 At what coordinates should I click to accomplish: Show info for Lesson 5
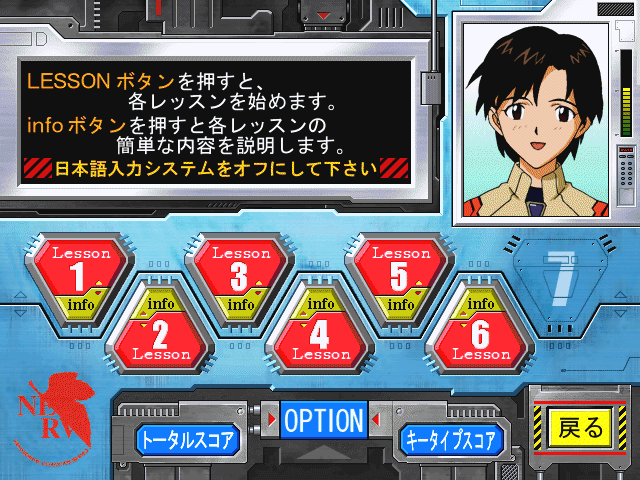point(400,304)
